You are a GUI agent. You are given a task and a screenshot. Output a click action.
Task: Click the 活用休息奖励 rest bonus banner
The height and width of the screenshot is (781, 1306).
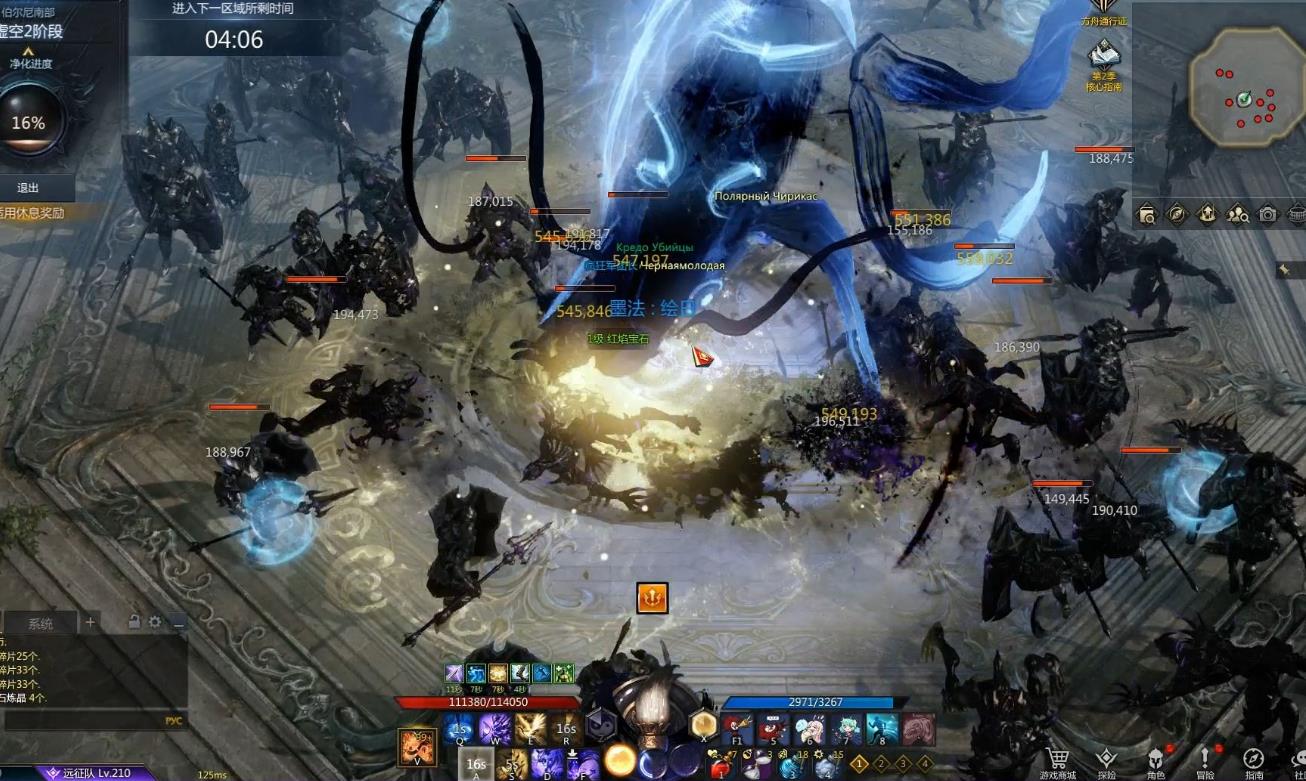(x=35, y=213)
